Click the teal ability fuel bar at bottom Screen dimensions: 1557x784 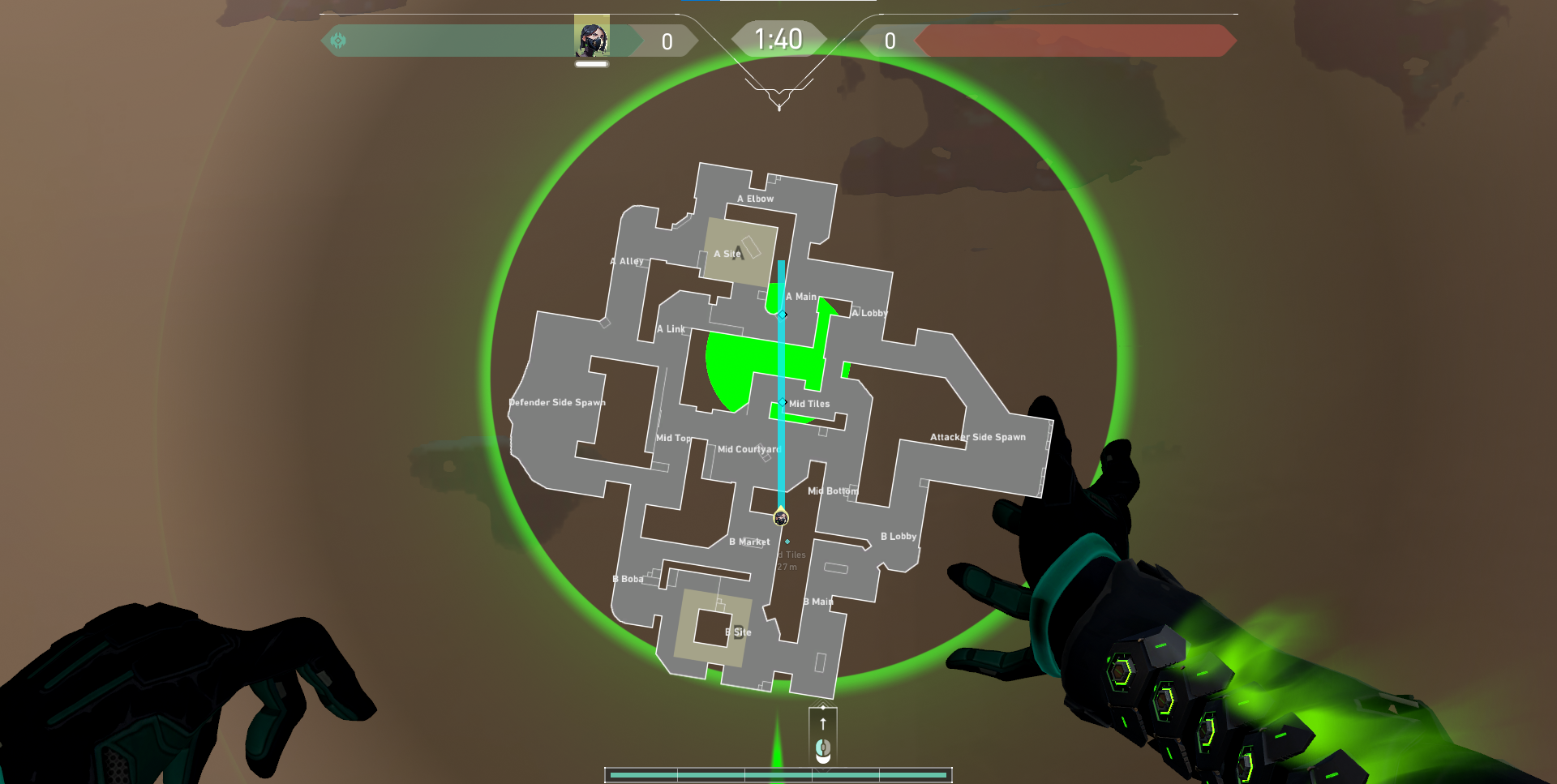tap(780, 776)
